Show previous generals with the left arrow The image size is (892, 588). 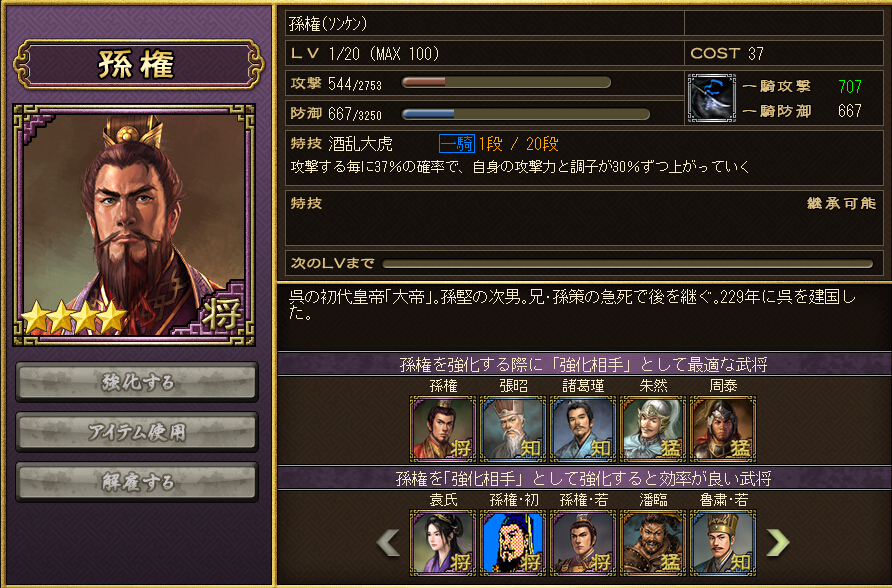pyautogui.click(x=388, y=542)
